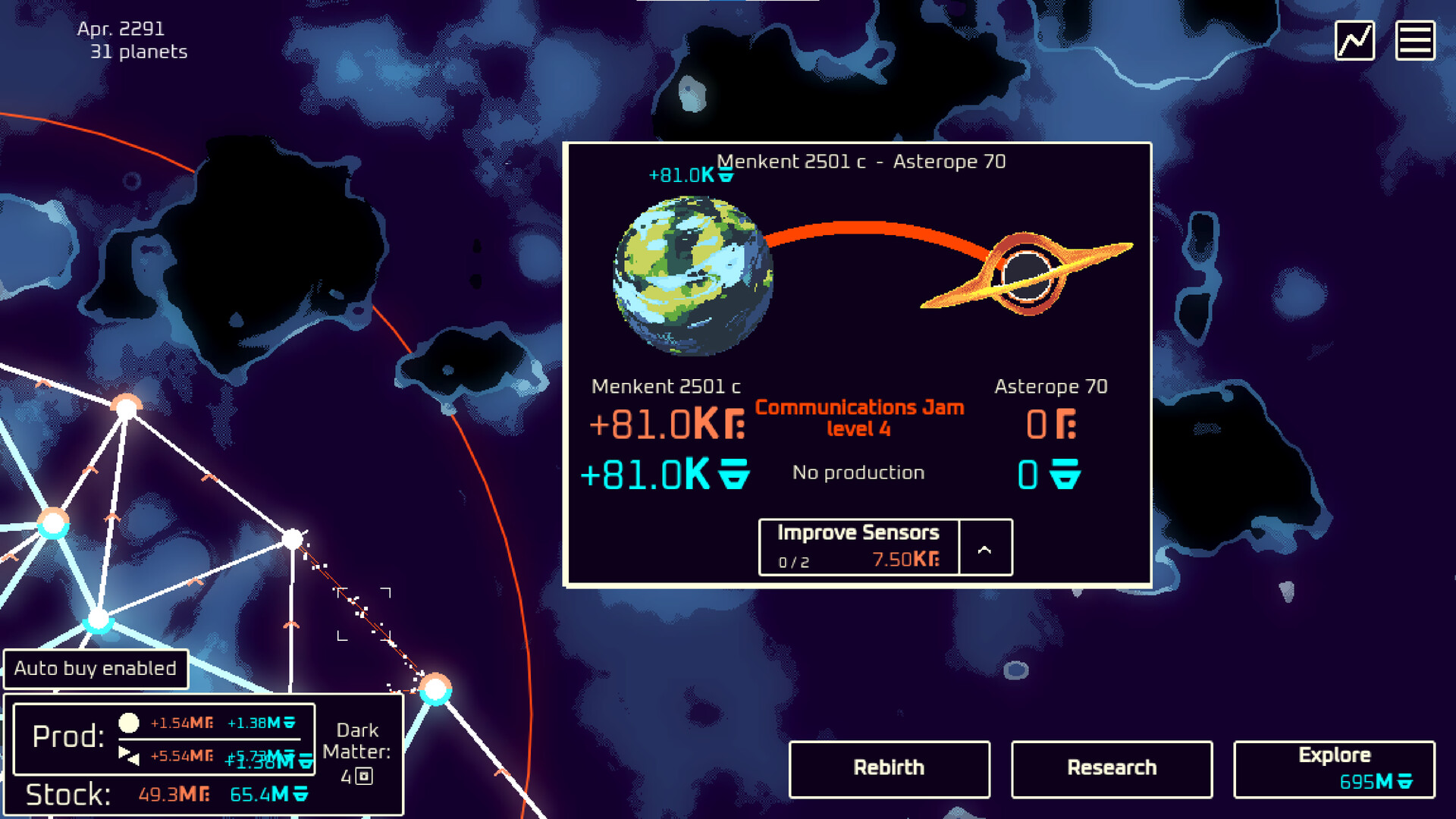The width and height of the screenshot is (1456, 819).
Task: Open the statistics graph icon
Action: (1355, 39)
